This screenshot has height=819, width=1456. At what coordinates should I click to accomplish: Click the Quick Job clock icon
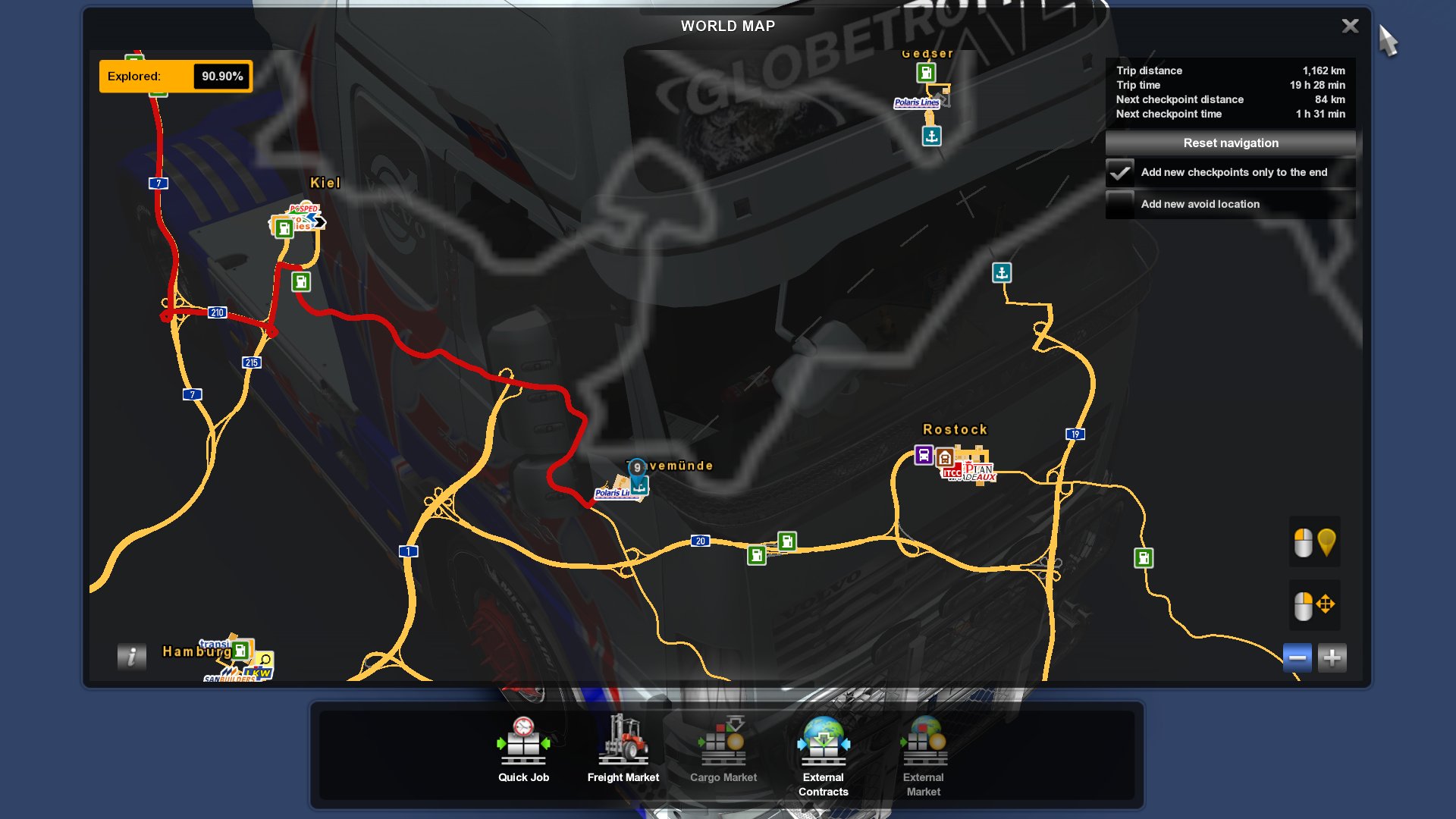[x=523, y=739]
